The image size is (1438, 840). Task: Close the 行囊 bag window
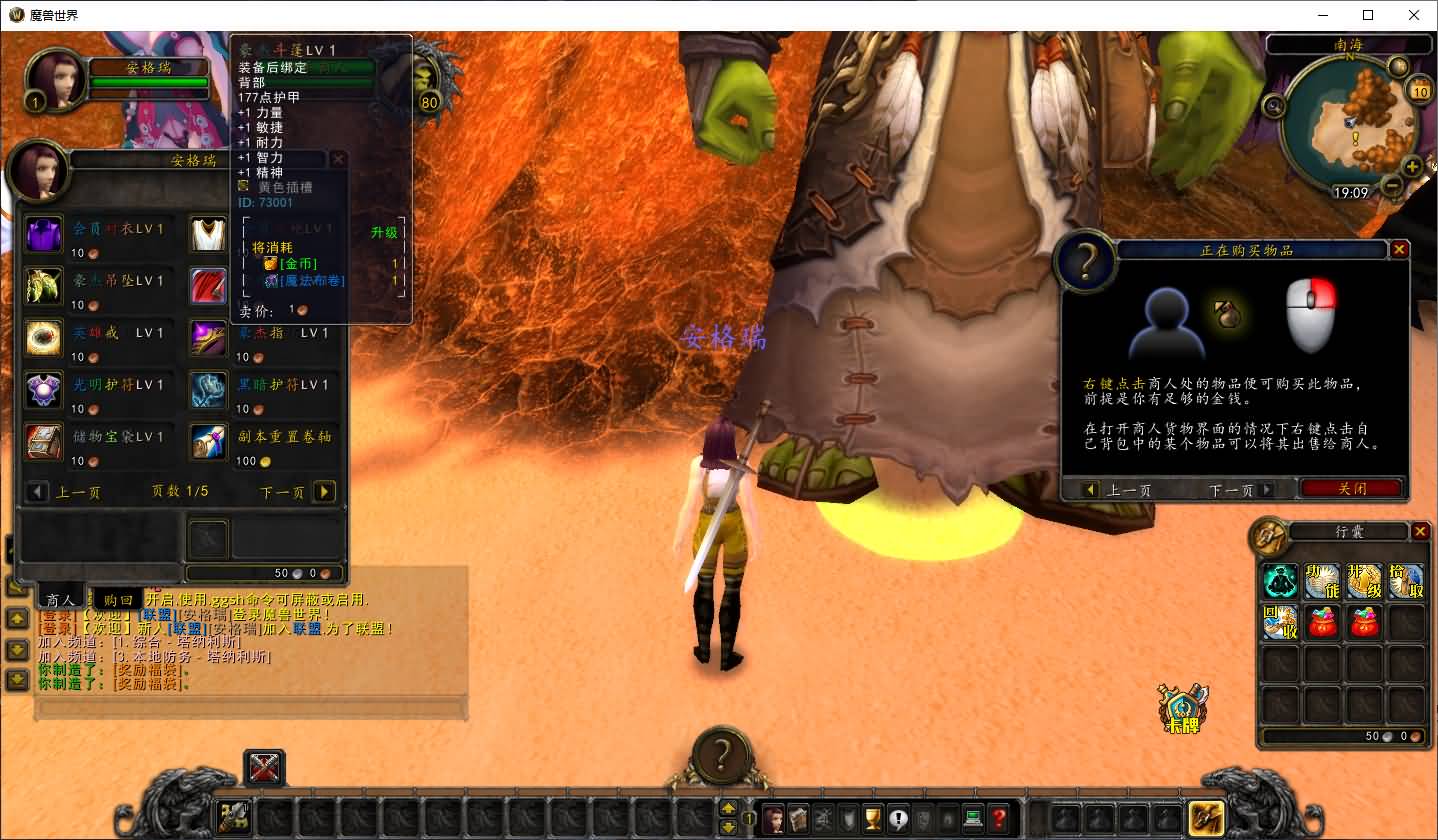[1420, 531]
